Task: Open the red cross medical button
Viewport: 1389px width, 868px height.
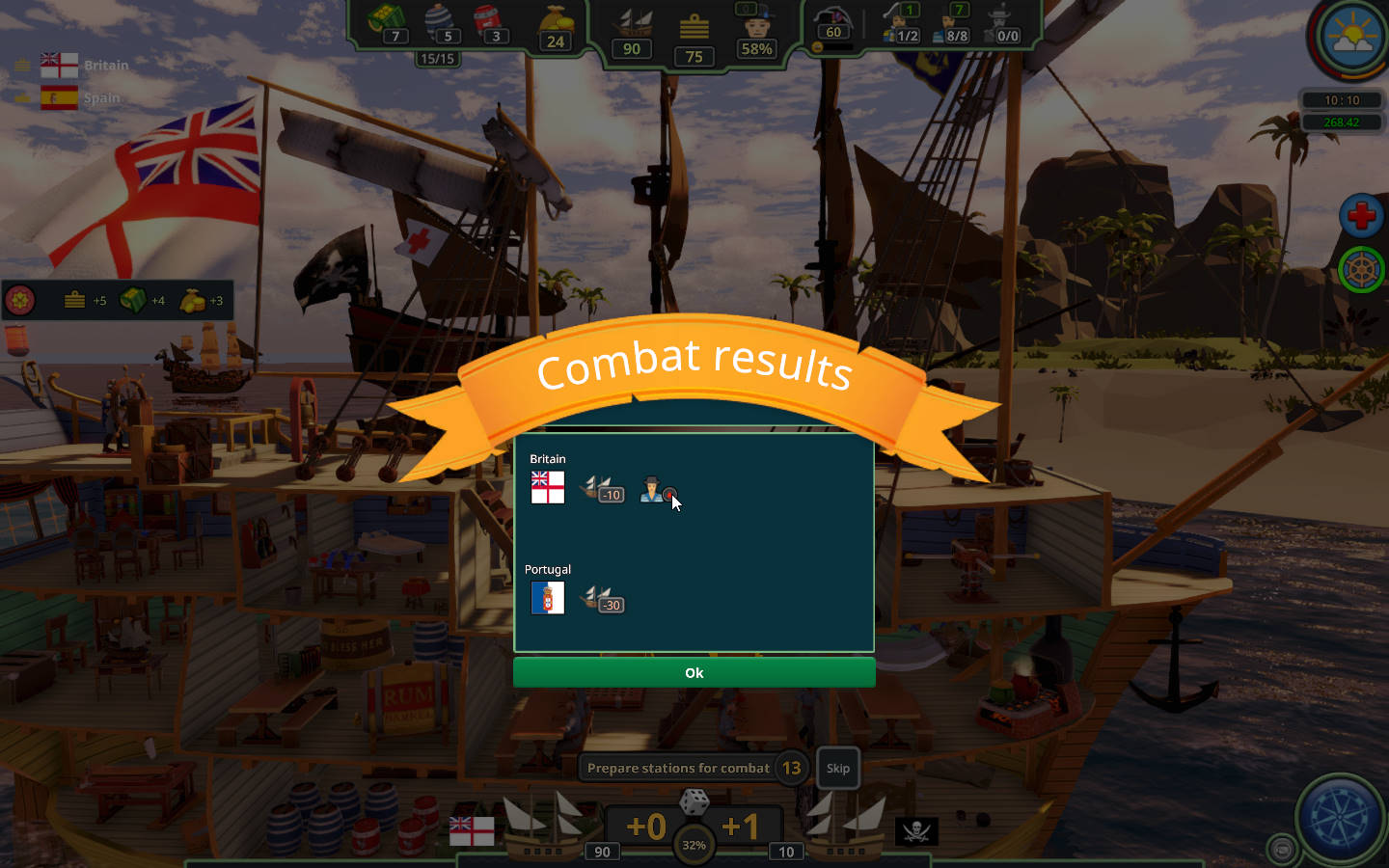Action: [x=1361, y=215]
